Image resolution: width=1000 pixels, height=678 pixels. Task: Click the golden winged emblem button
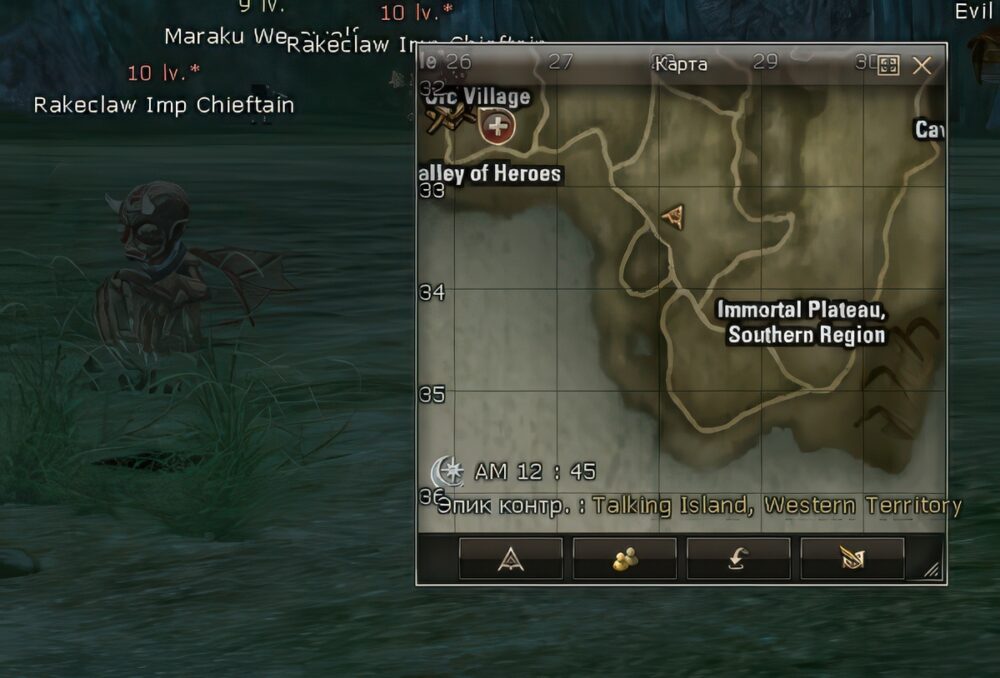[852, 559]
